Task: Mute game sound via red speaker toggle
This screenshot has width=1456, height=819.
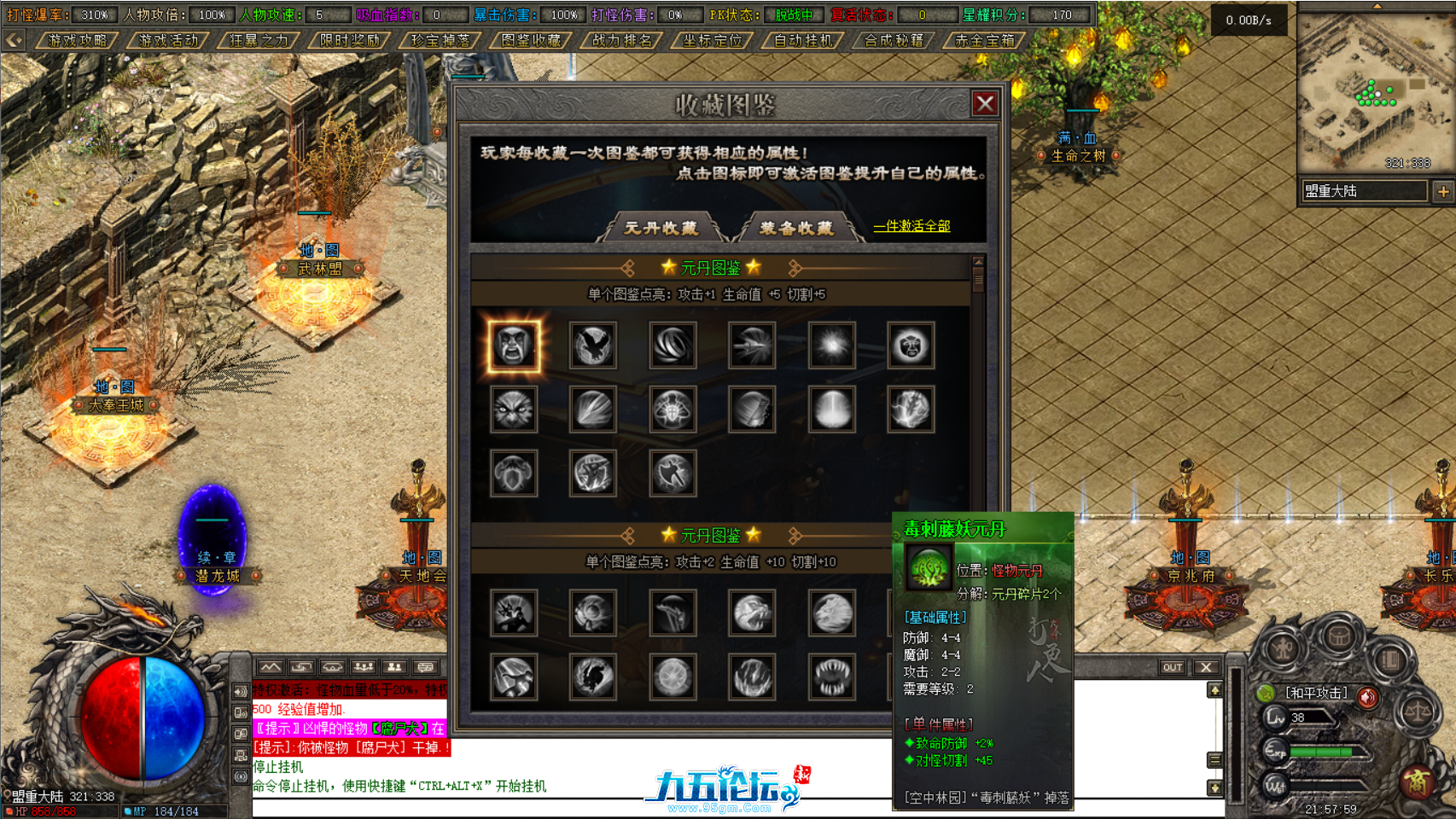Action: click(x=1368, y=697)
